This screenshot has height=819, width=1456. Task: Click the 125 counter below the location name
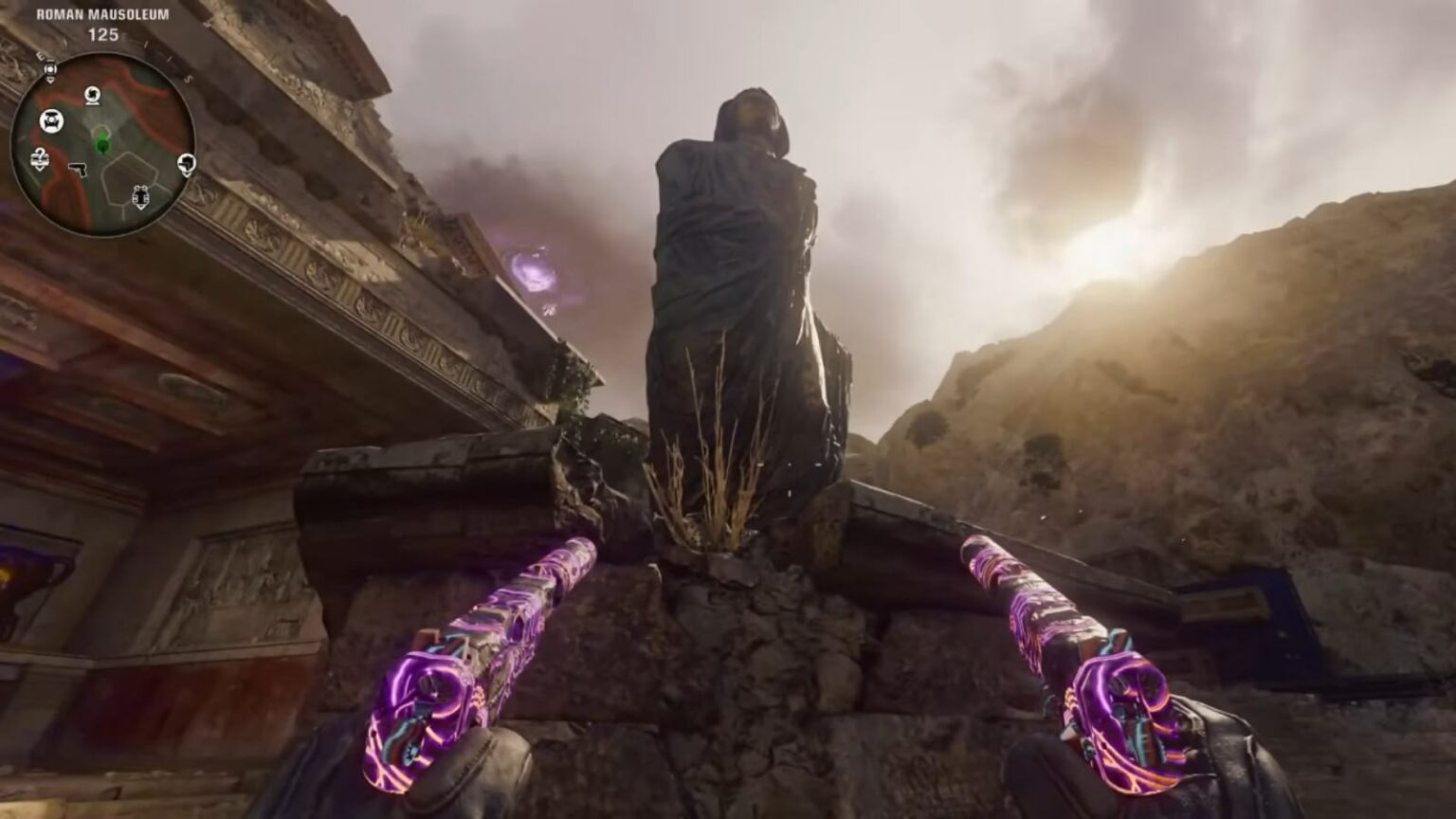[x=102, y=33]
